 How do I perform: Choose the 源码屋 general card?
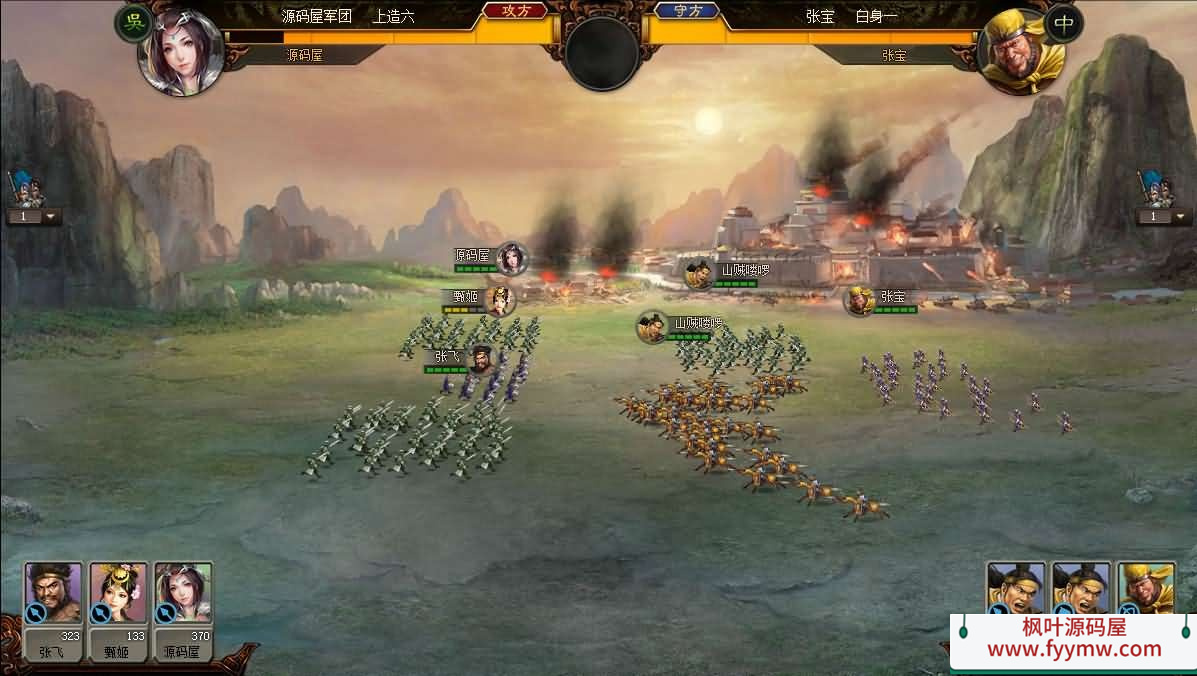click(x=183, y=595)
